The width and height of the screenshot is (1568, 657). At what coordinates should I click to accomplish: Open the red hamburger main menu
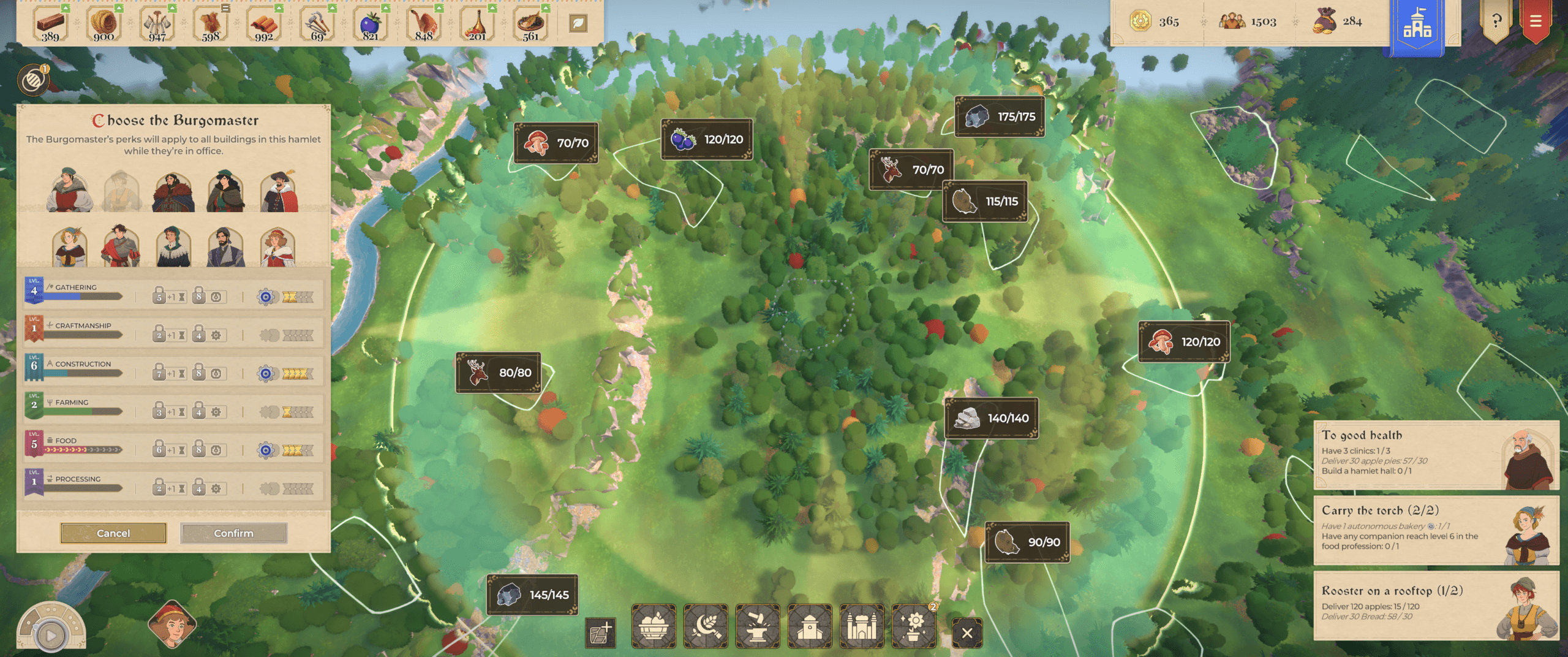(1536, 21)
